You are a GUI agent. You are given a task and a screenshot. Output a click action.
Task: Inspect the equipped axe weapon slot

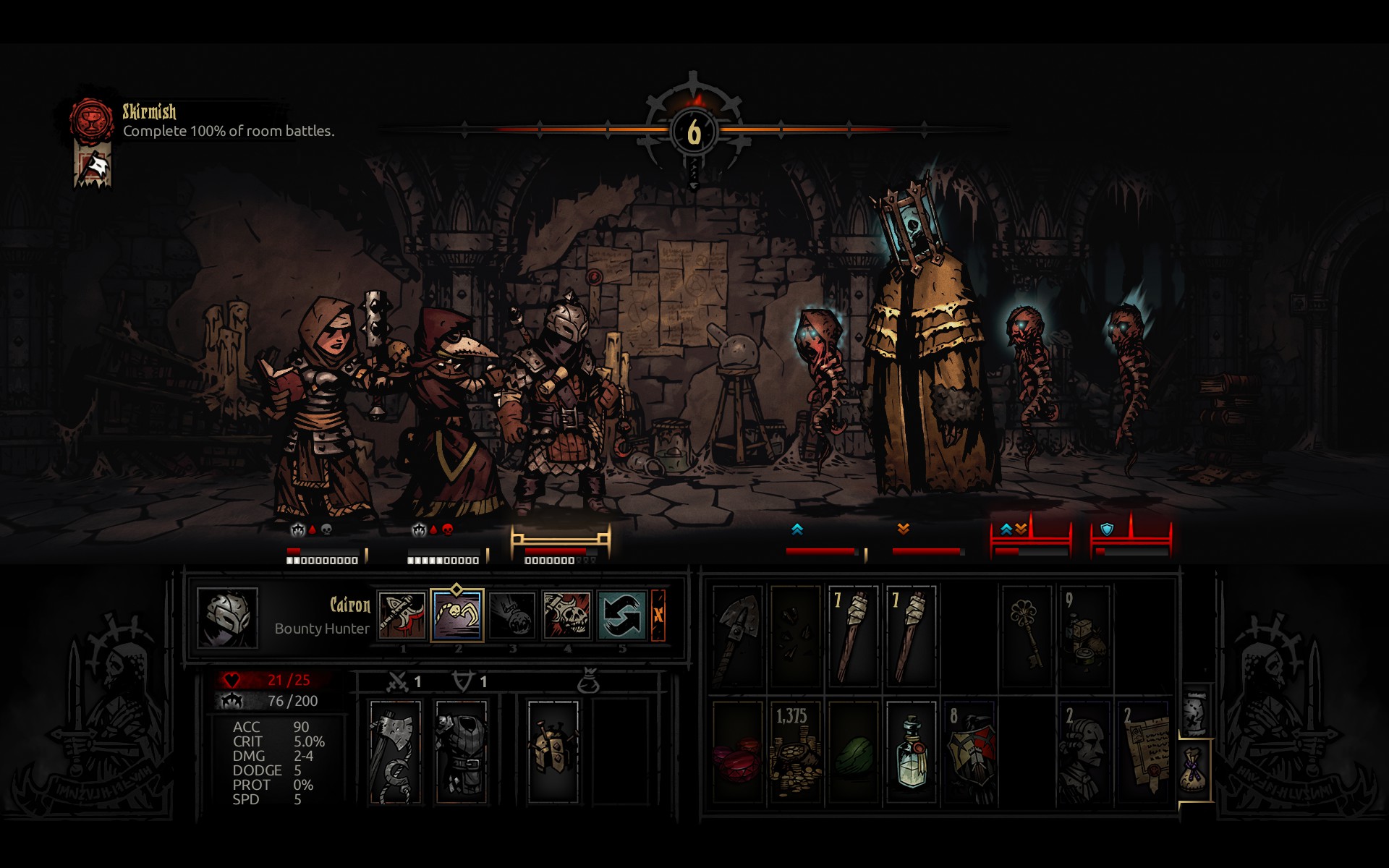pyautogui.click(x=395, y=752)
